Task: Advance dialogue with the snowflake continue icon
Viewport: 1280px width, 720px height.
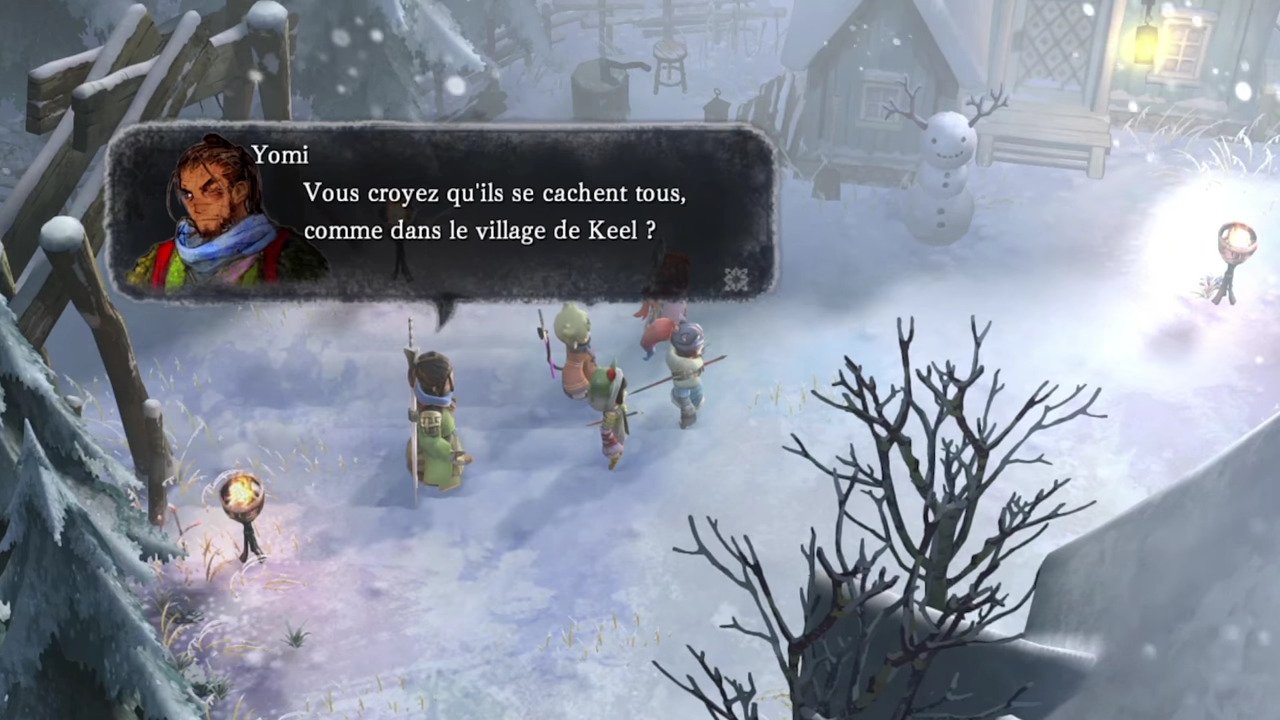Action: 736,279
